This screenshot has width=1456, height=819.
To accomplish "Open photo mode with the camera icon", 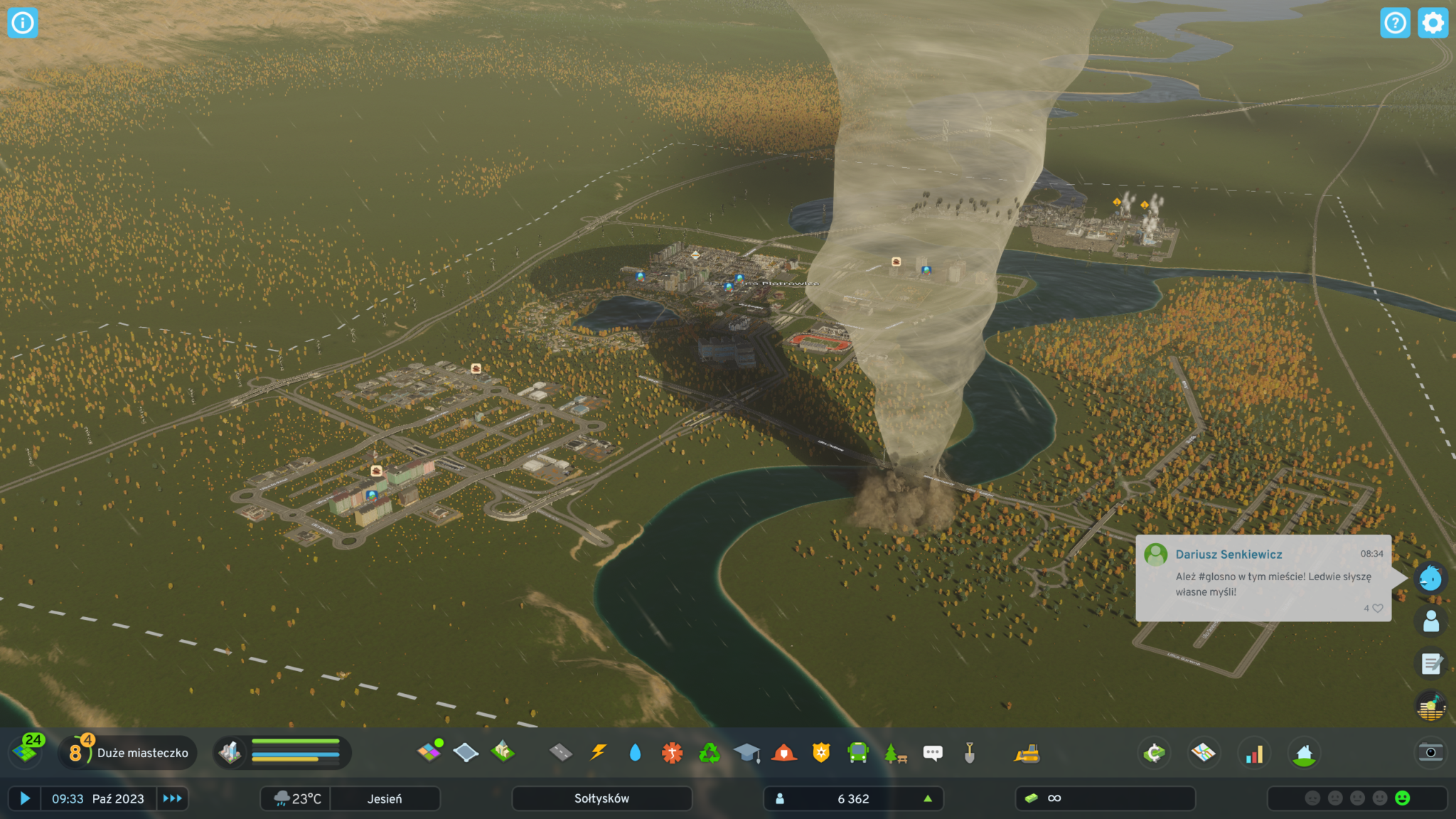I will point(1430,752).
